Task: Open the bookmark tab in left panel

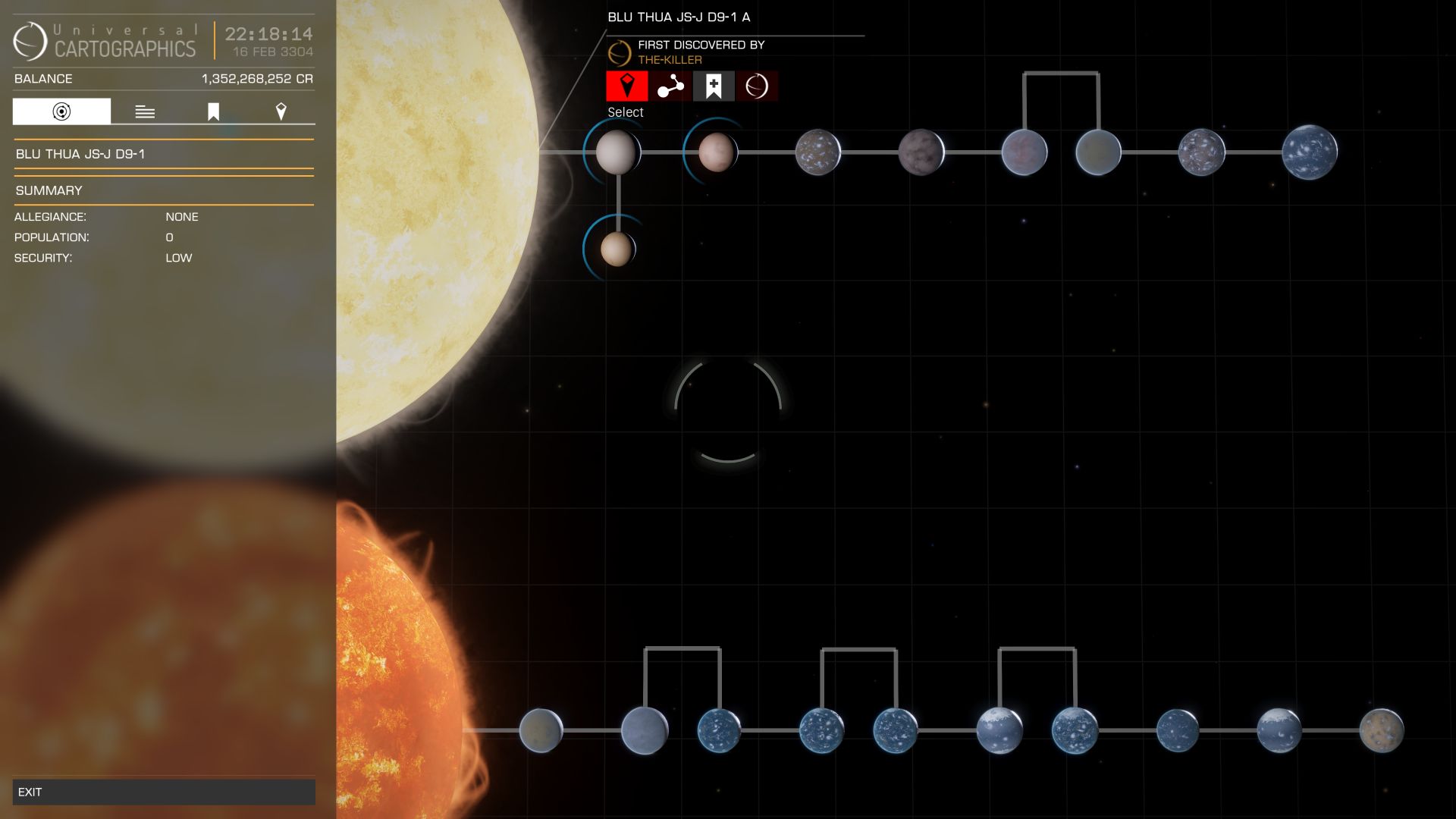Action: pyautogui.click(x=213, y=111)
